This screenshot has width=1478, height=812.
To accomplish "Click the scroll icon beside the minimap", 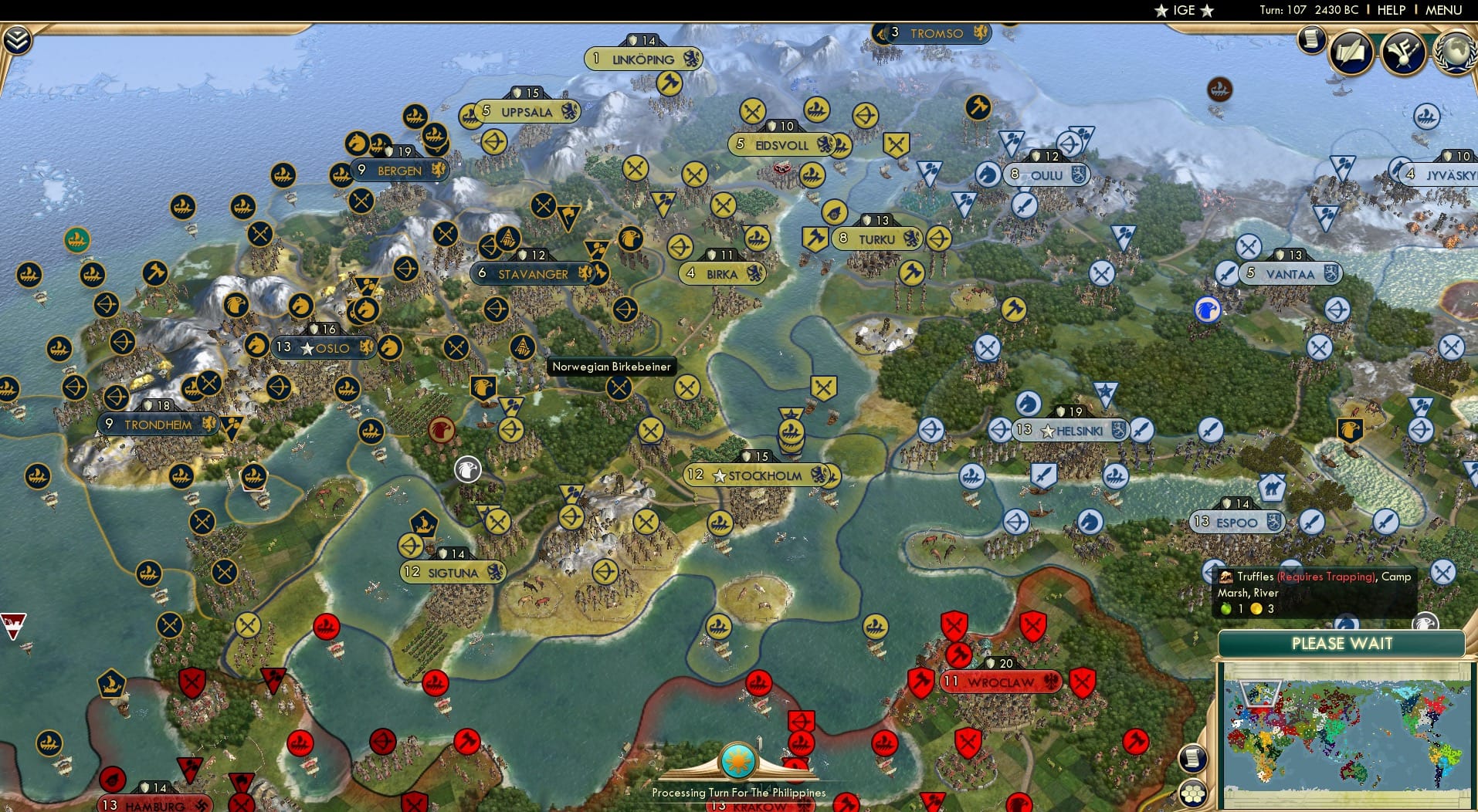I will (1192, 759).
